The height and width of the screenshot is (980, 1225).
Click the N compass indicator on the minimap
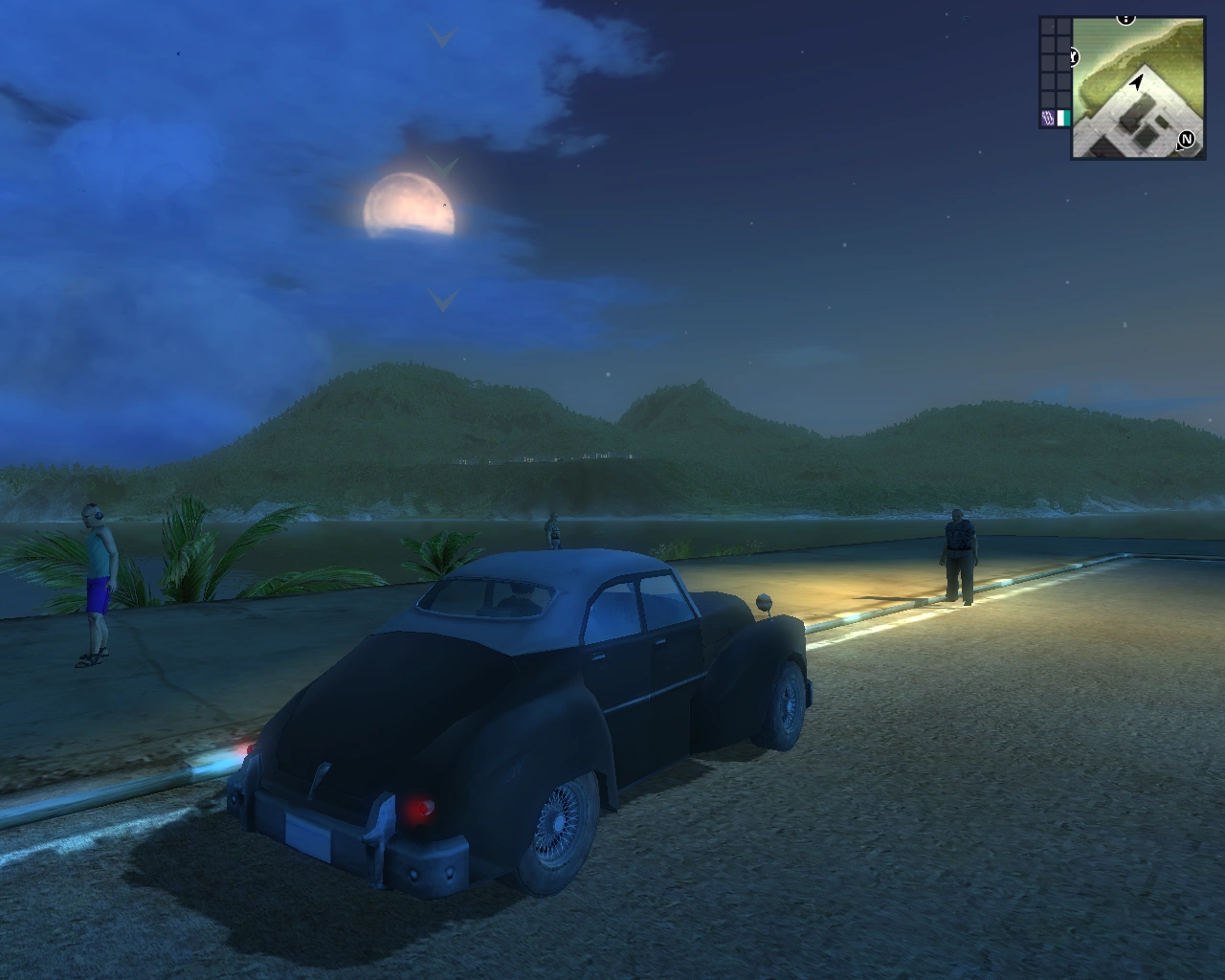pos(1187,140)
